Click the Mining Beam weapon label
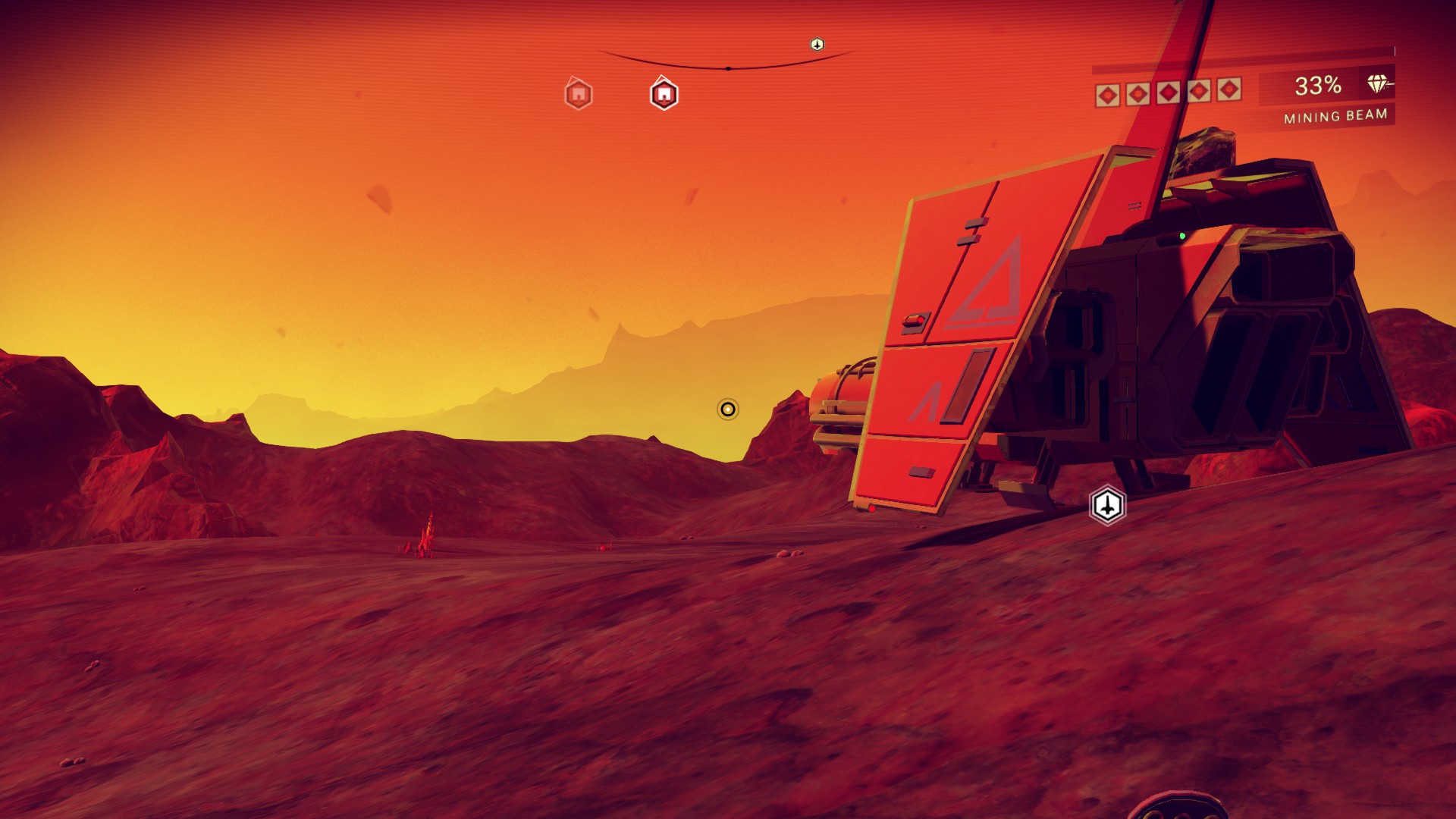The image size is (1456, 819). pos(1335,116)
